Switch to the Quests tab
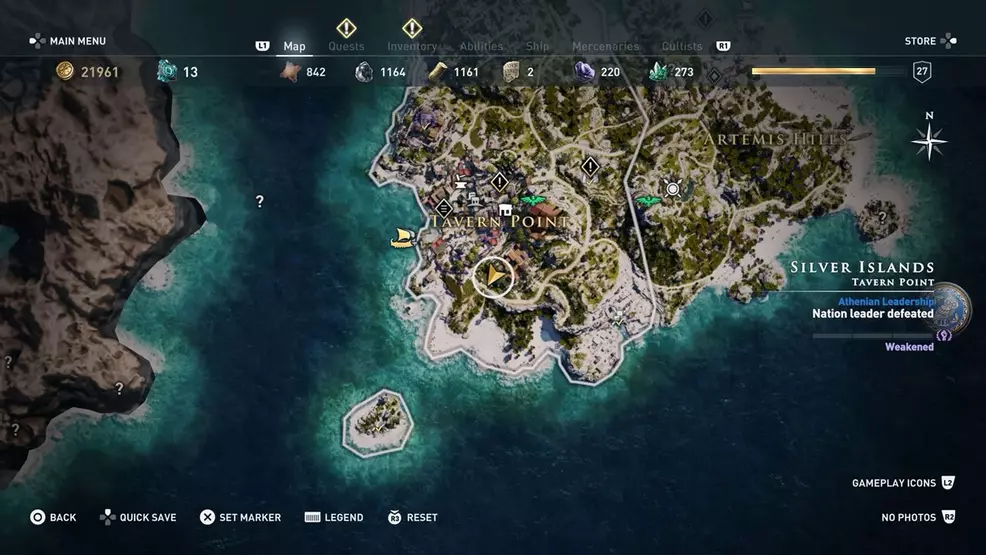Screen dimensions: 986x555 346,46
